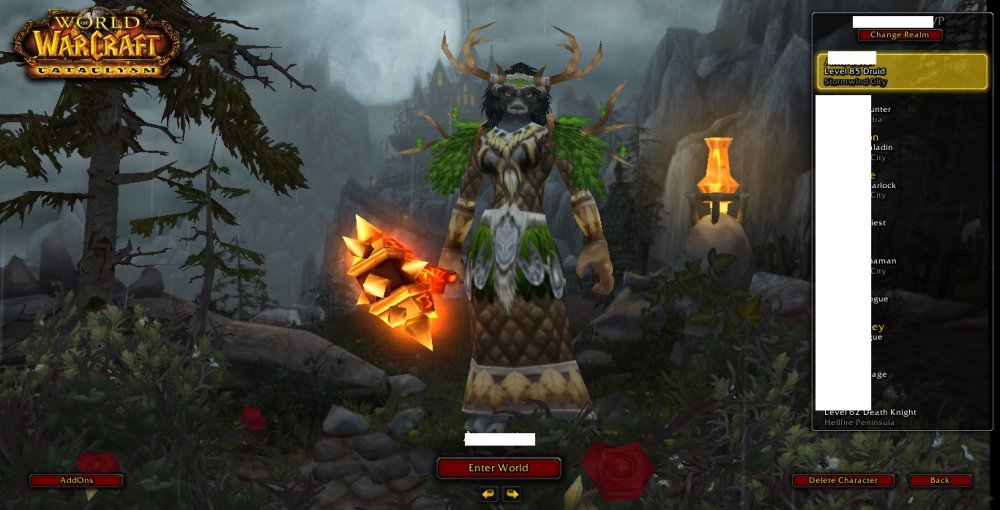The image size is (1000, 510).
Task: Rotate character with the left arrow
Action: pos(488,494)
